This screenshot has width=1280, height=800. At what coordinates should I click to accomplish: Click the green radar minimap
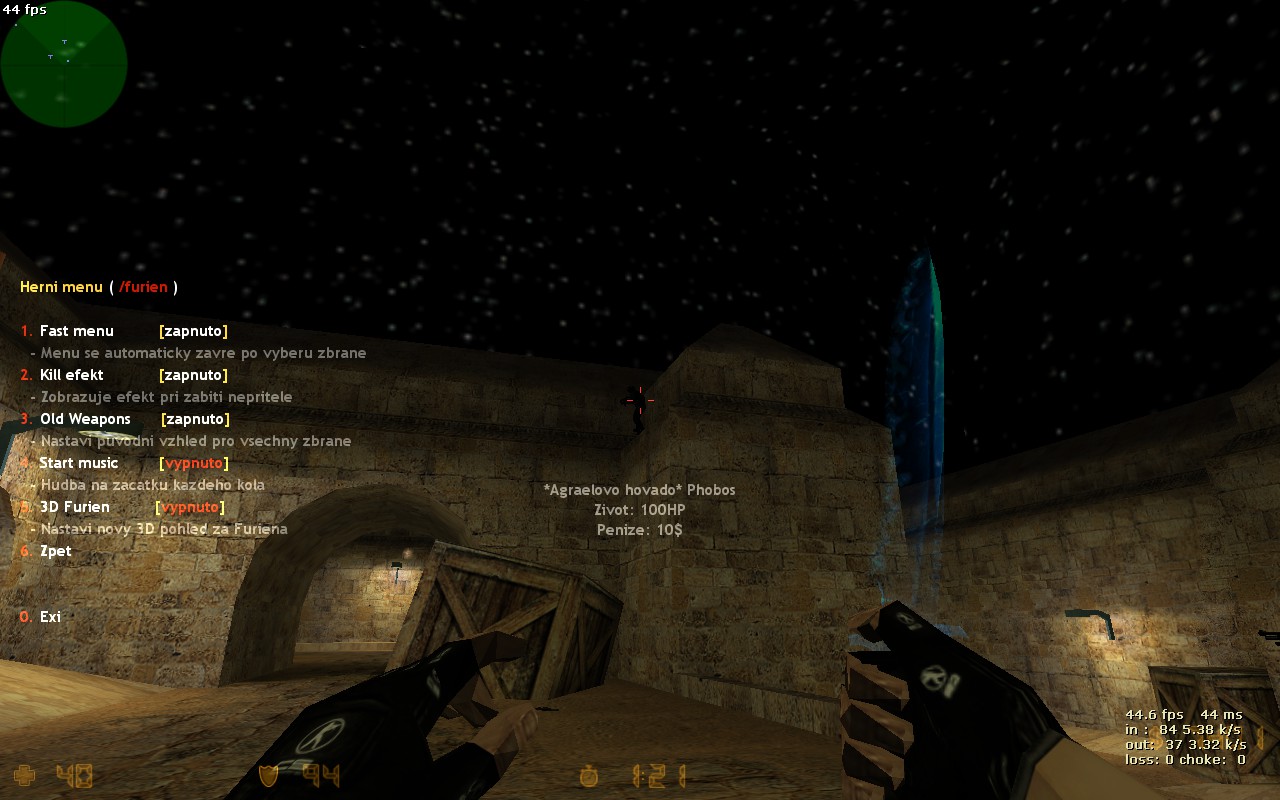tap(64, 64)
